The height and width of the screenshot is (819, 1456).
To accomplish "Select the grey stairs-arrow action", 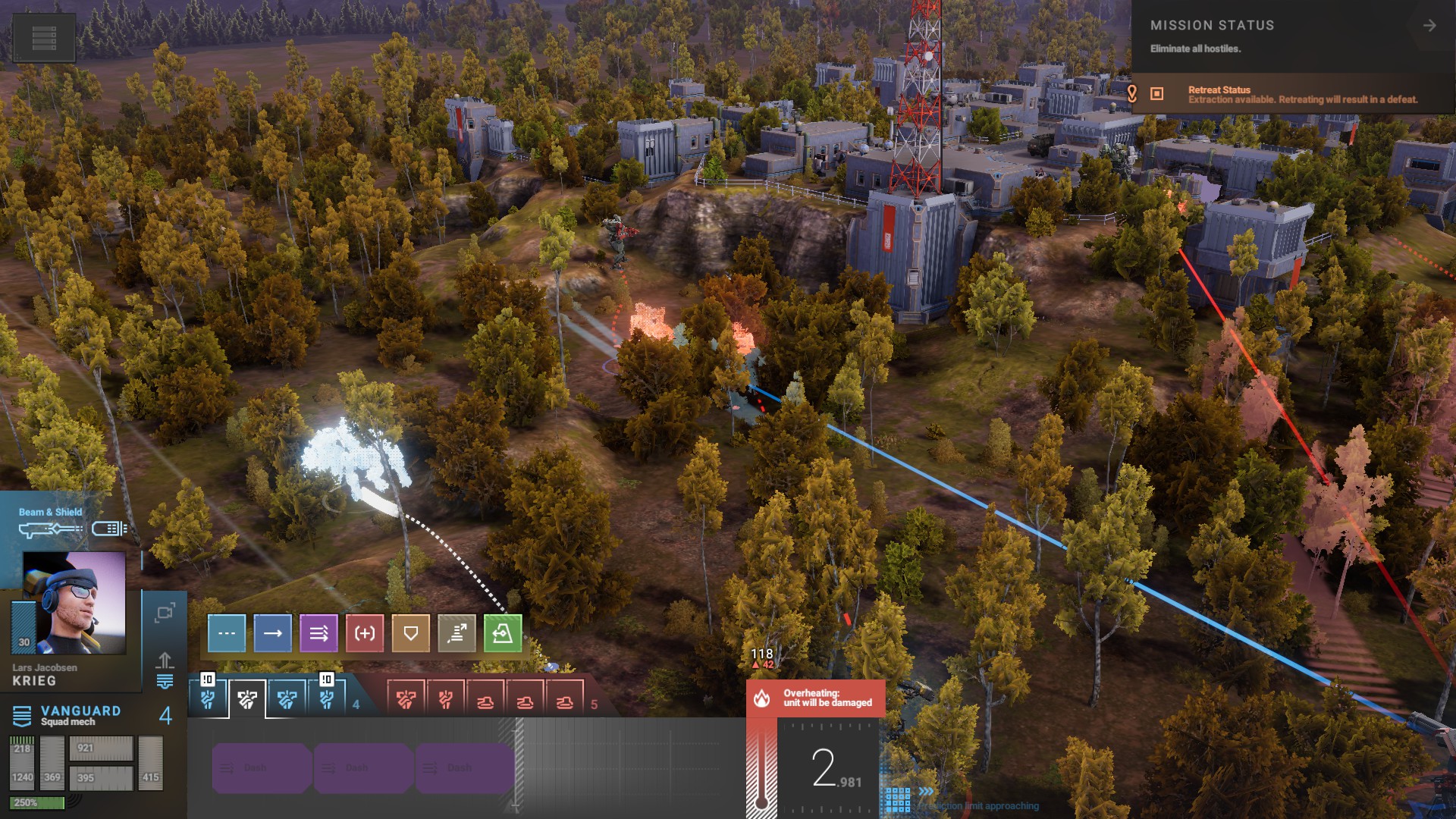I will pos(457,633).
